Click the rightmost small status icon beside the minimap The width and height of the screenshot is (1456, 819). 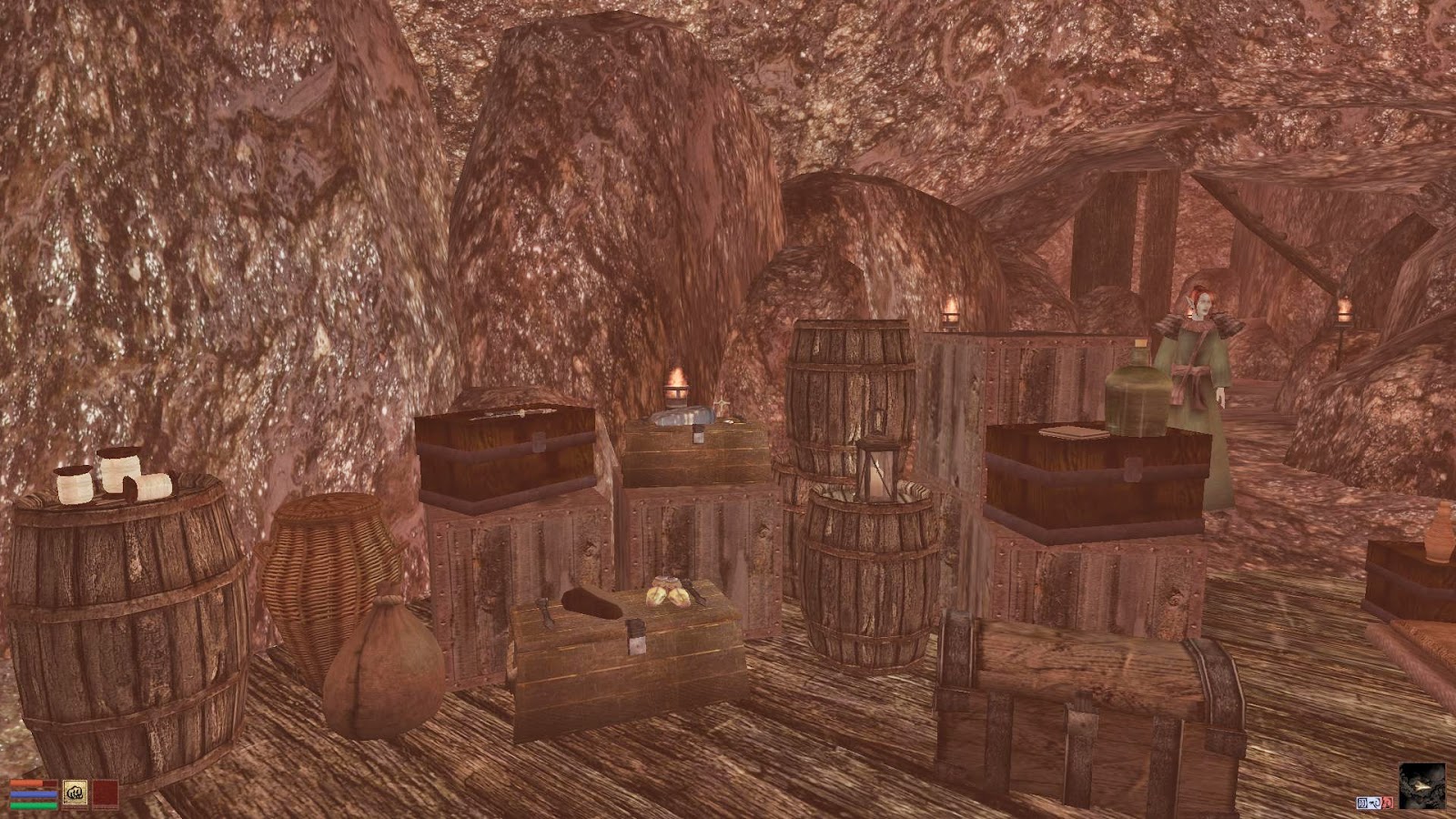[1388, 803]
